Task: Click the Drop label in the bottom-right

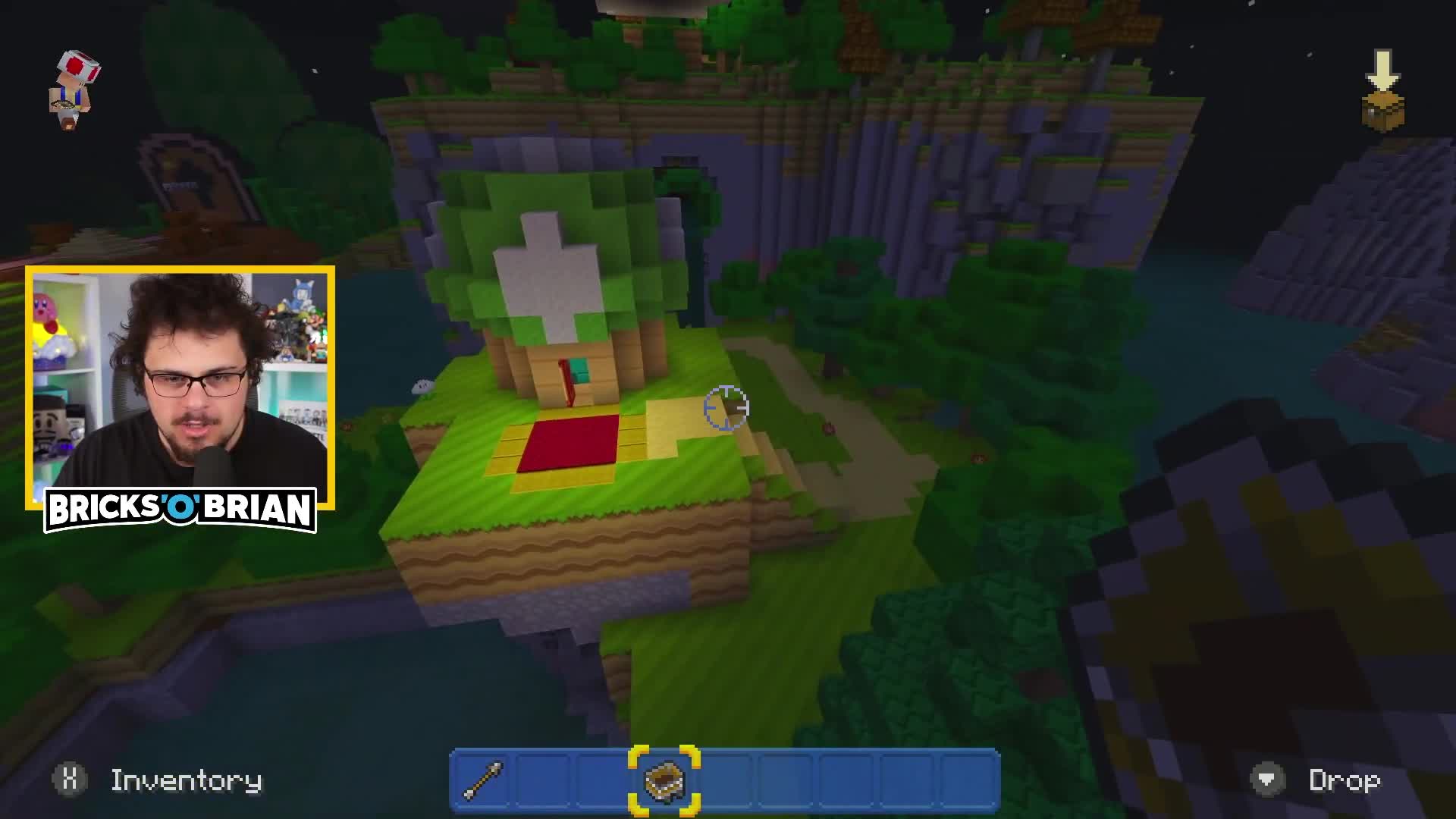Action: (1344, 780)
